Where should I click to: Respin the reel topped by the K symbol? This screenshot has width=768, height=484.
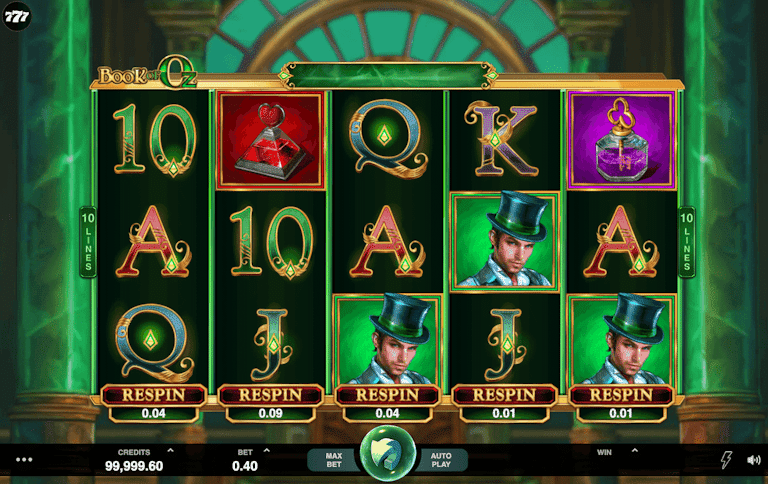click(504, 395)
